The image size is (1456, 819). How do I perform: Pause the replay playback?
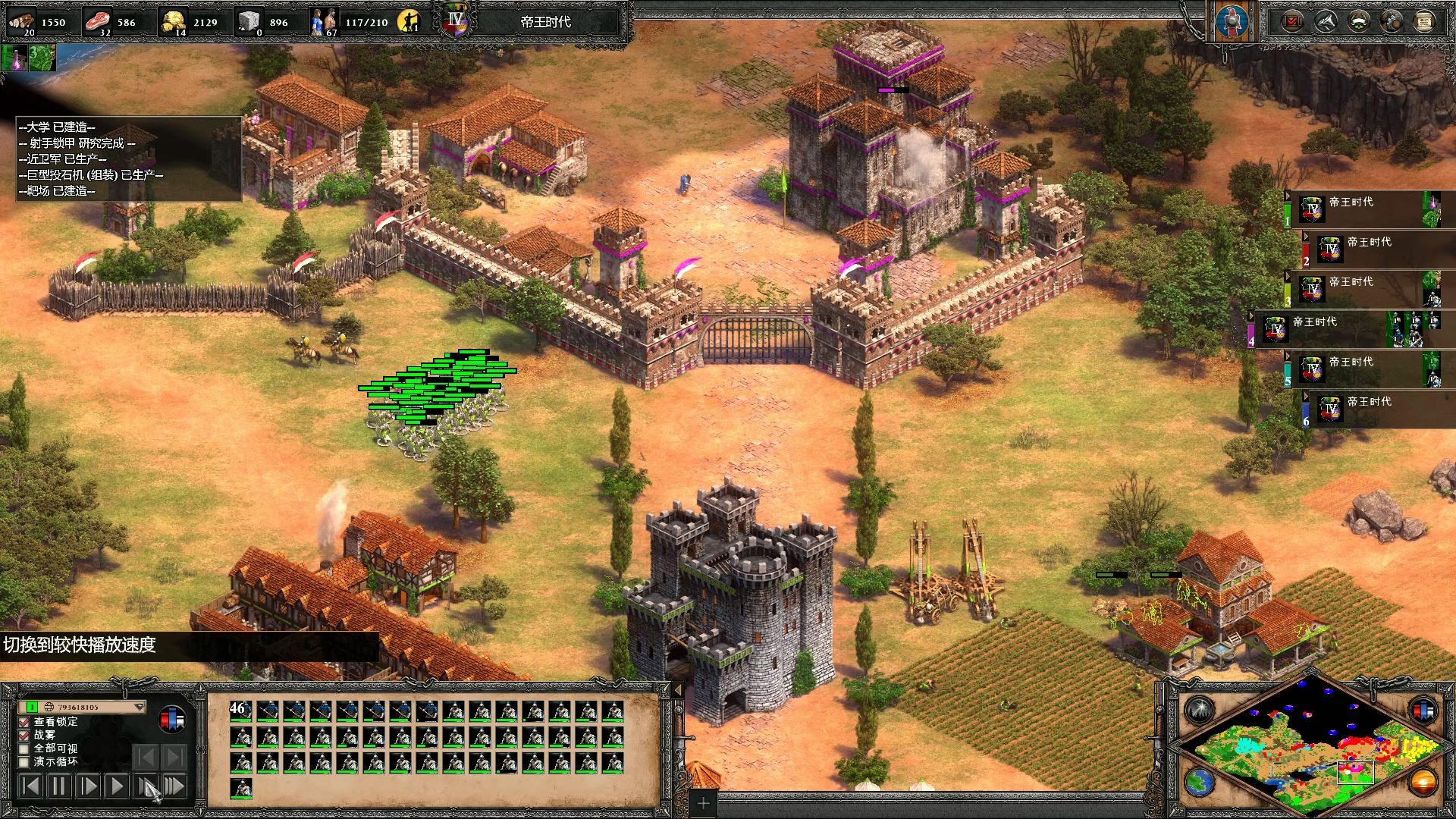tap(58, 786)
